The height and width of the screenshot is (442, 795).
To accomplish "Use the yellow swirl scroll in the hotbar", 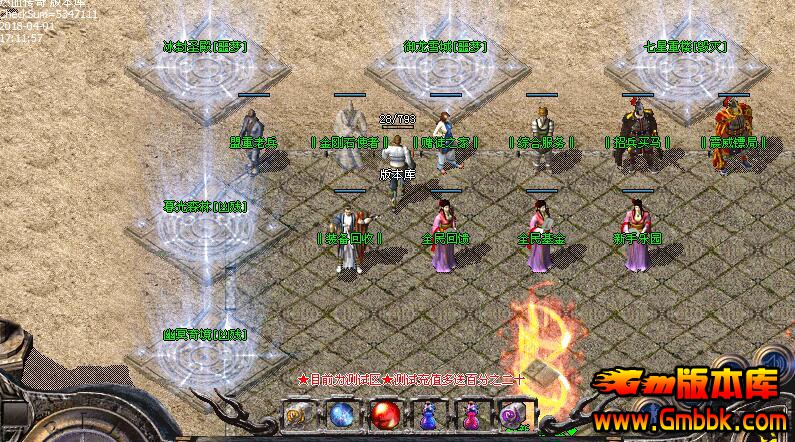I will [297, 412].
